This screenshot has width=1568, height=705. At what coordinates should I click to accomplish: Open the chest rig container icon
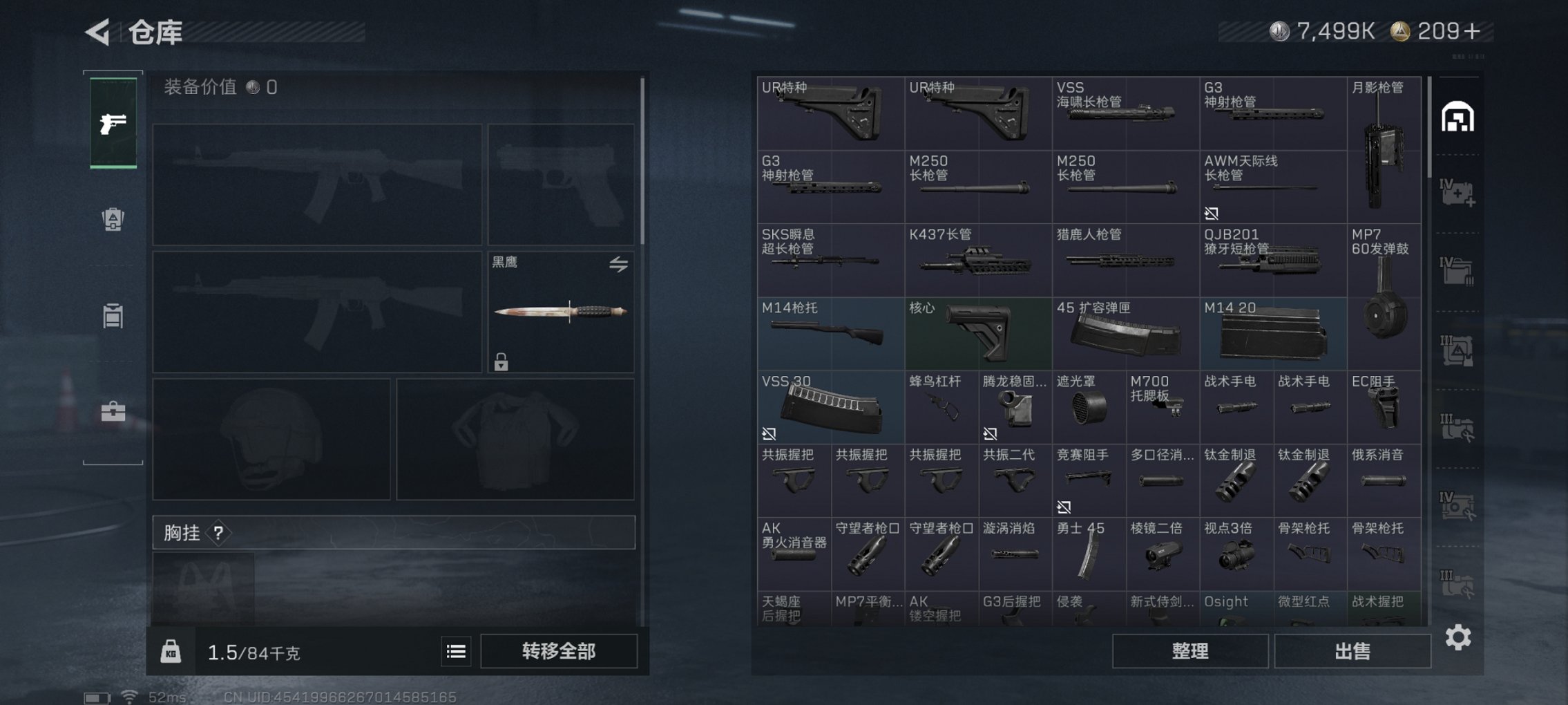[x=113, y=316]
